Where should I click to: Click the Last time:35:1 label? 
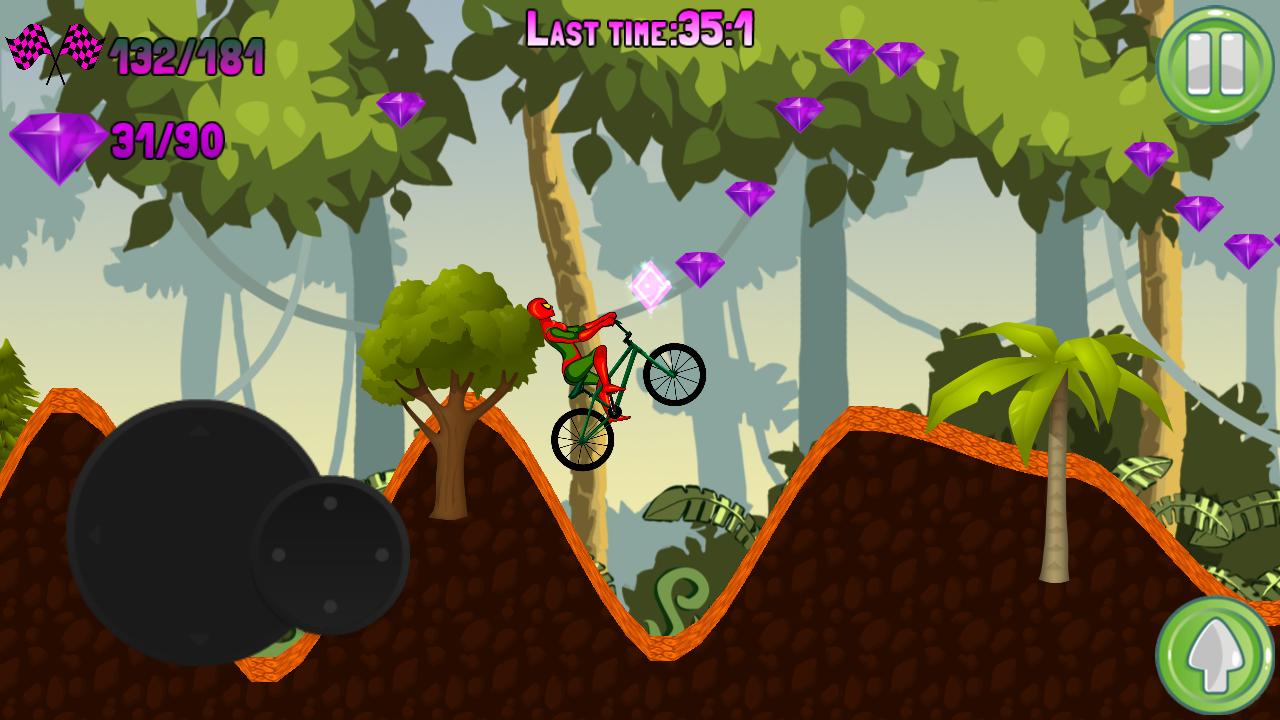[640, 27]
